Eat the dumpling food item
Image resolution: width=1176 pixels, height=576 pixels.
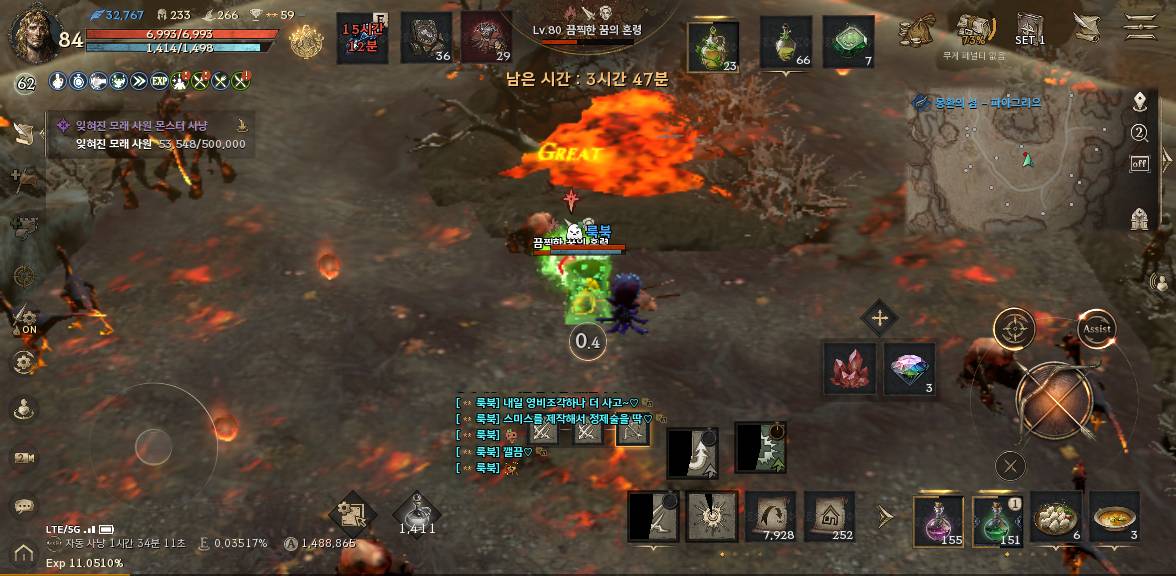coord(1056,518)
